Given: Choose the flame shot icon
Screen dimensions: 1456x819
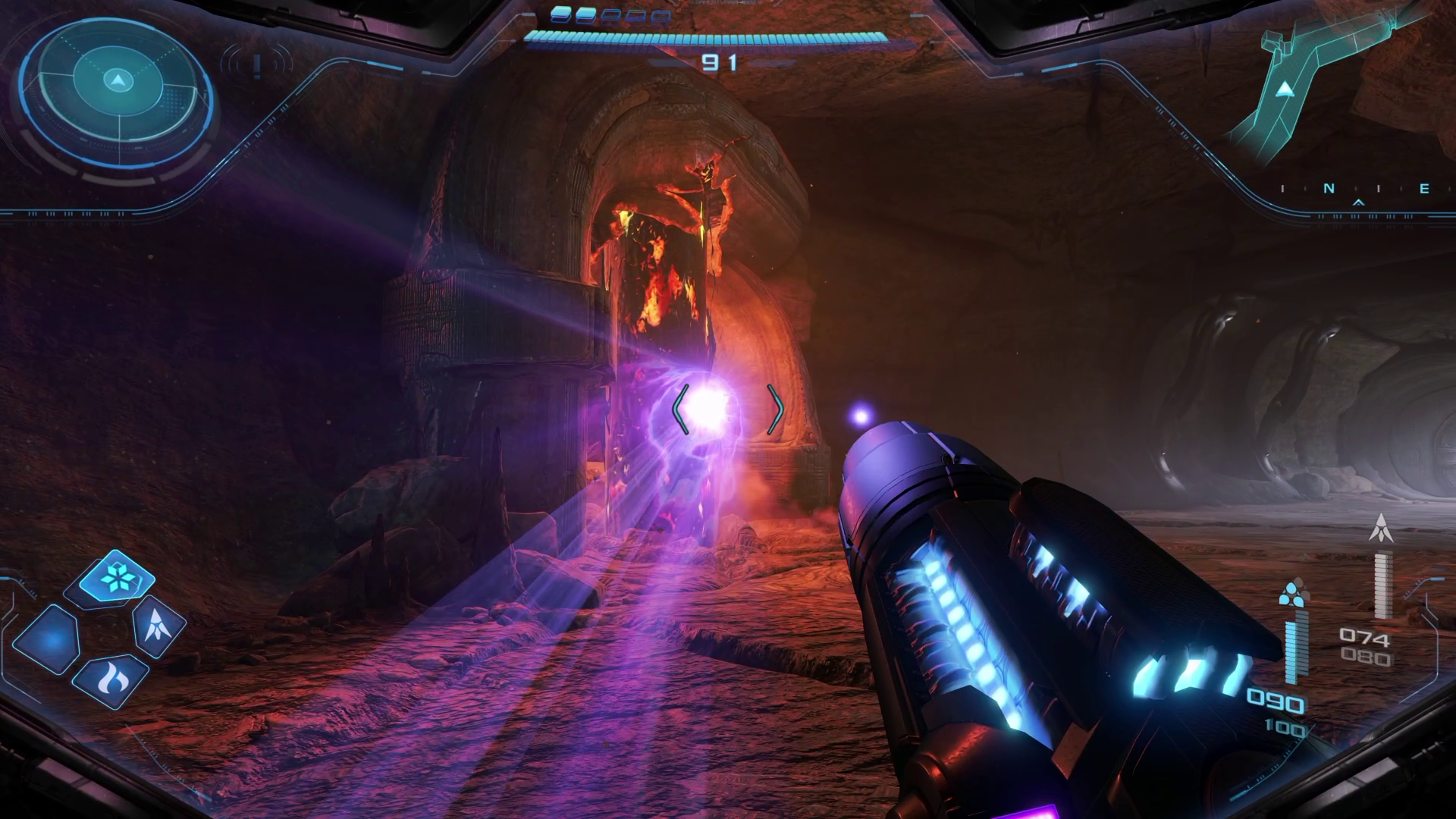Looking at the screenshot, I should tap(111, 680).
